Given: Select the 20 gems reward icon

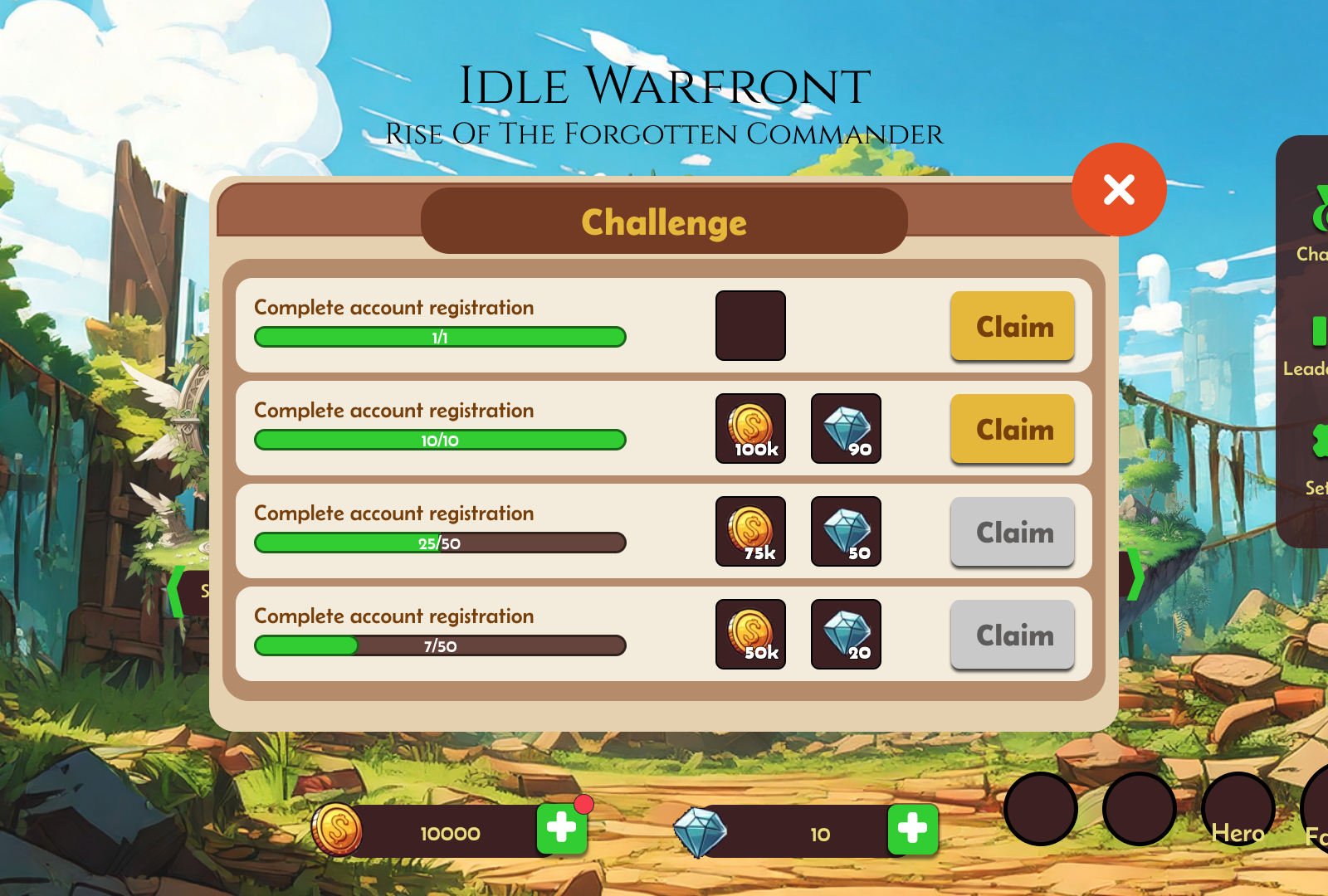Looking at the screenshot, I should point(846,635).
